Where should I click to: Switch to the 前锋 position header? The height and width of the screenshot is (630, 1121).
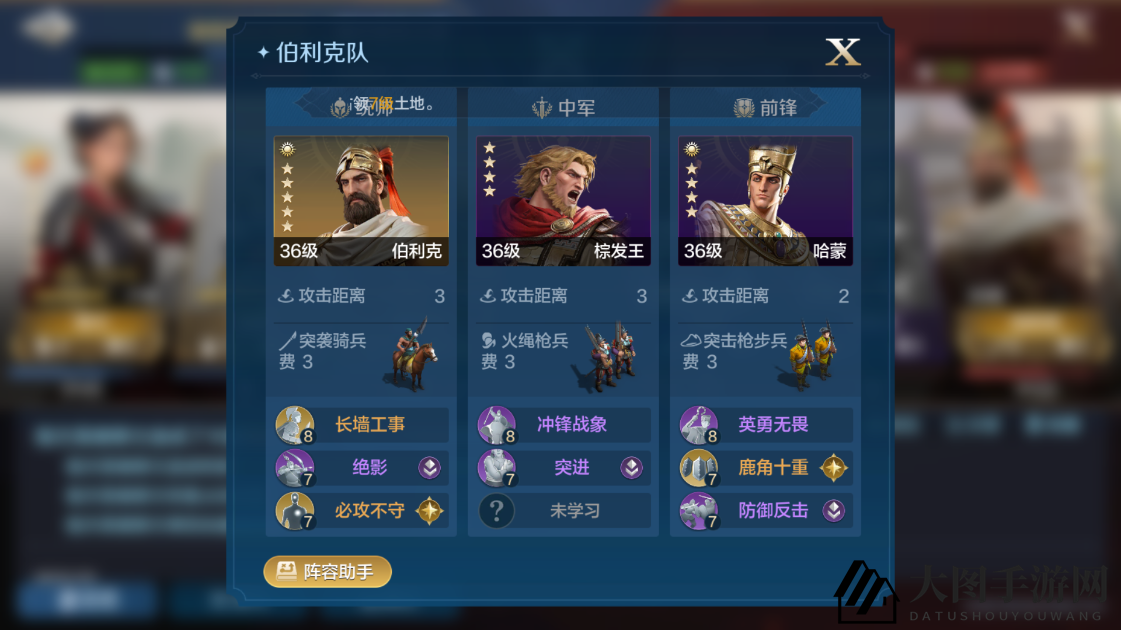765,107
